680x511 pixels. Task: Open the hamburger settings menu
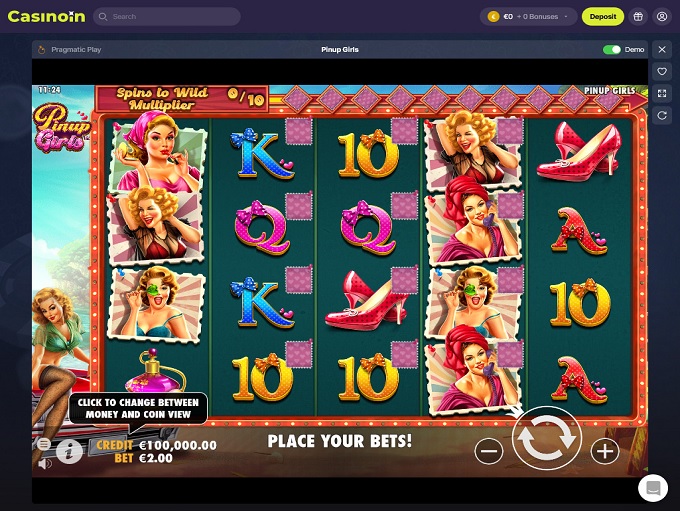pos(44,443)
